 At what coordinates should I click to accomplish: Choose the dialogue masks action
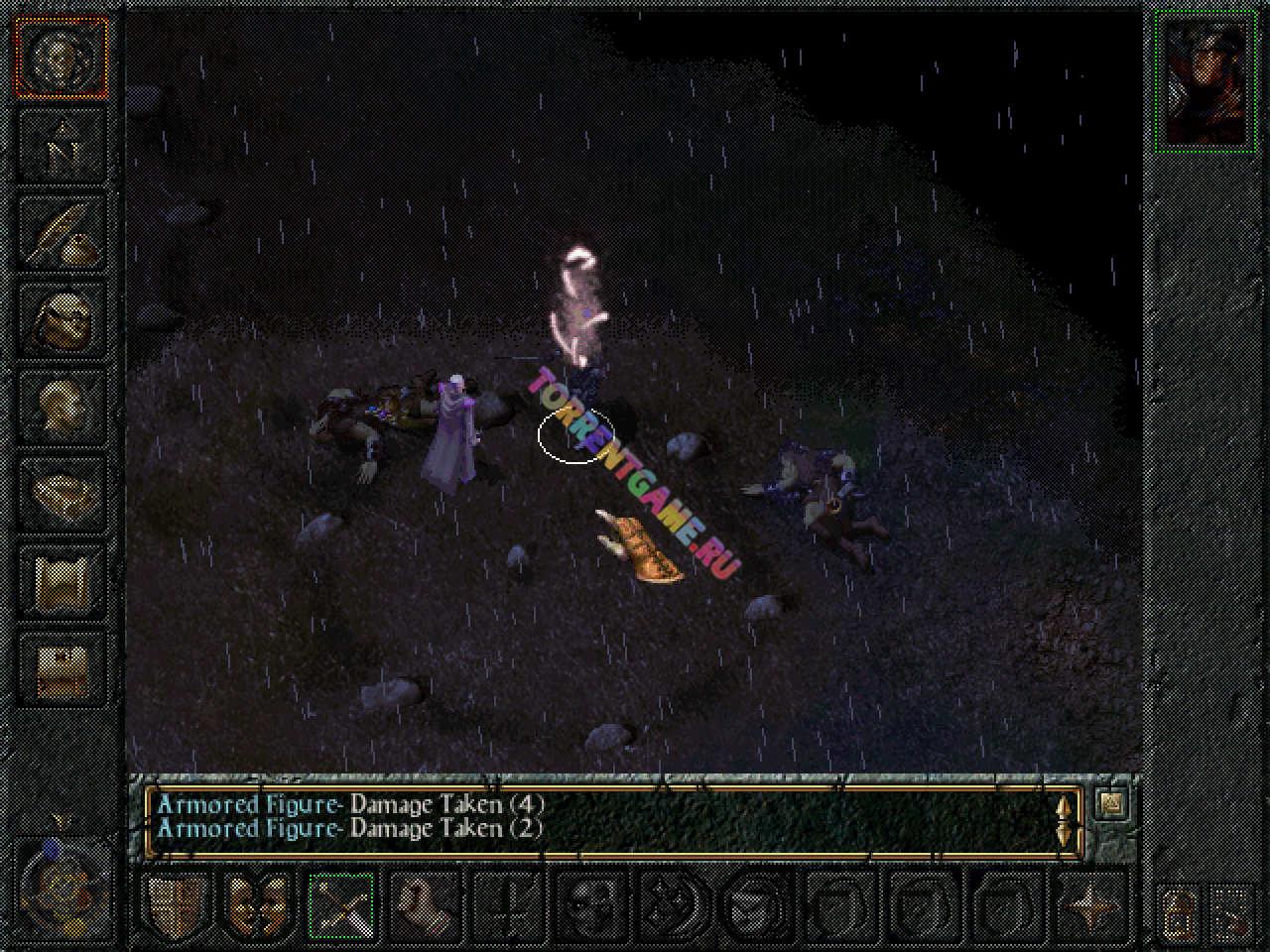point(258,903)
